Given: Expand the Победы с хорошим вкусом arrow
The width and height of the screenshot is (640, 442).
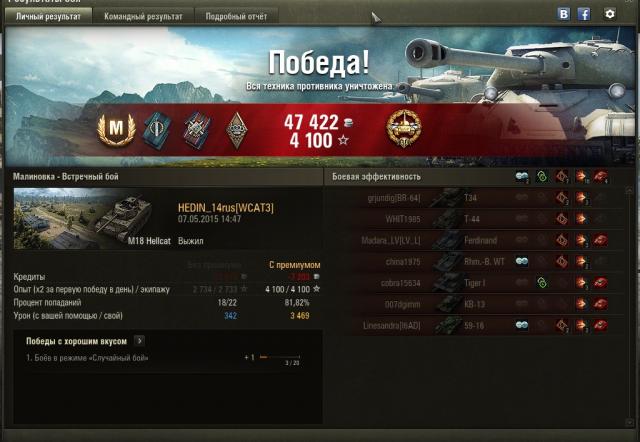Looking at the screenshot, I should (139, 341).
